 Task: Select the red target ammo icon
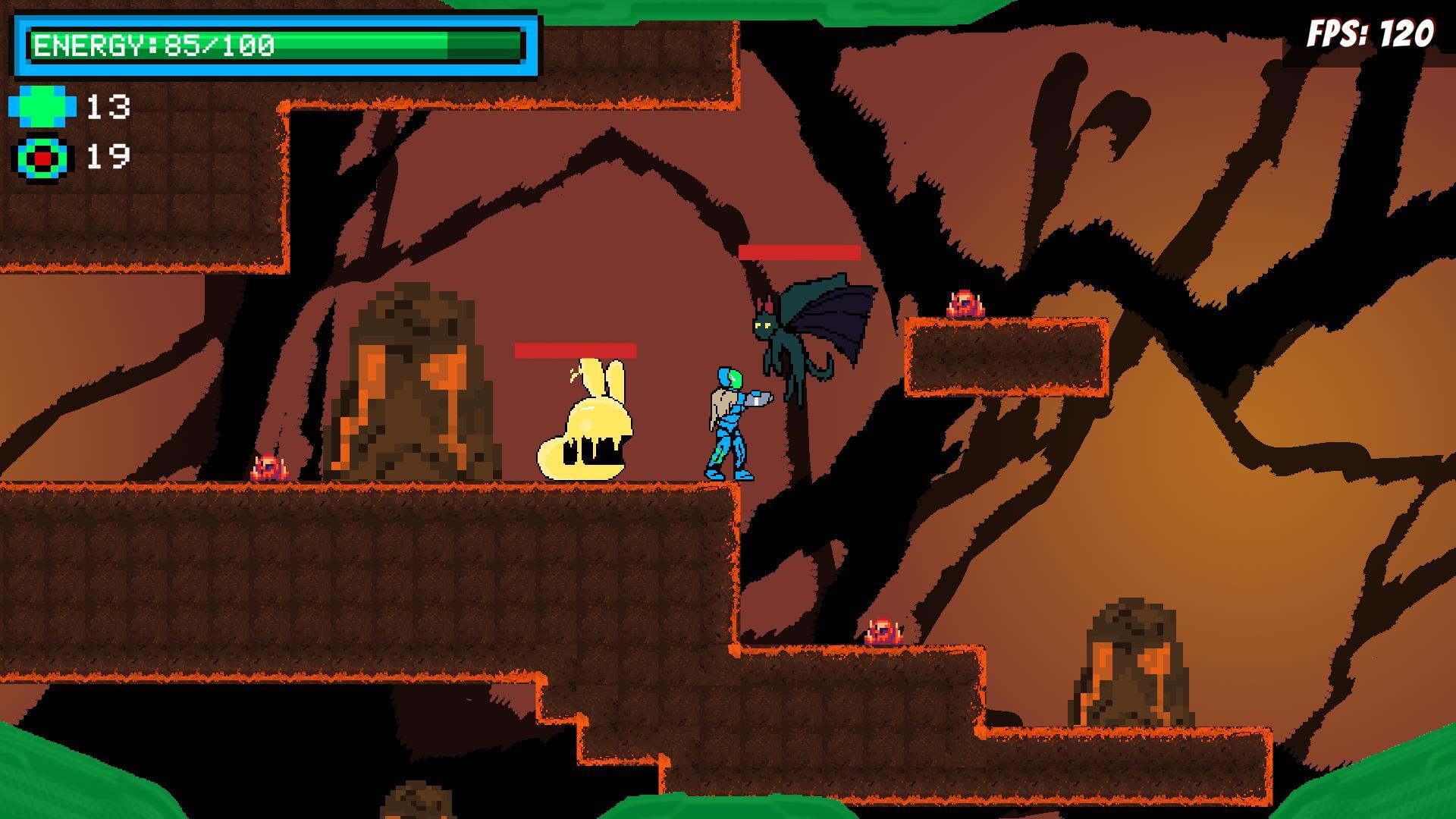coord(42,158)
